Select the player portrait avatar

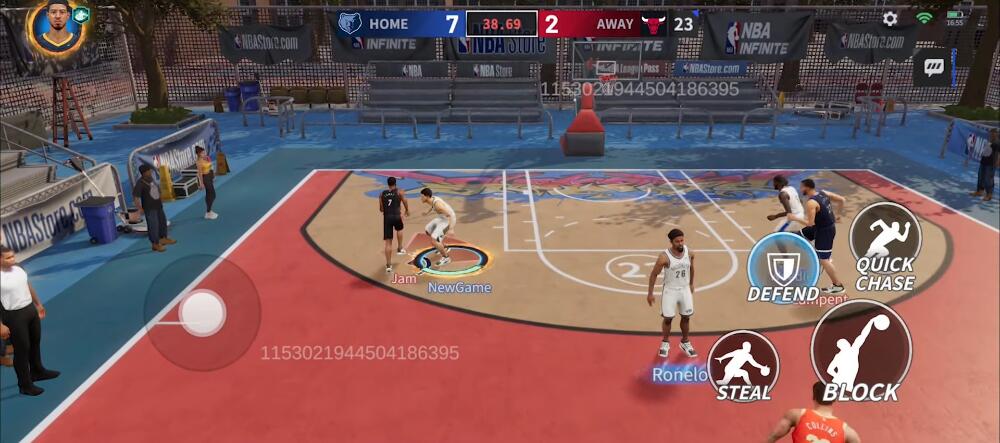tap(56, 26)
